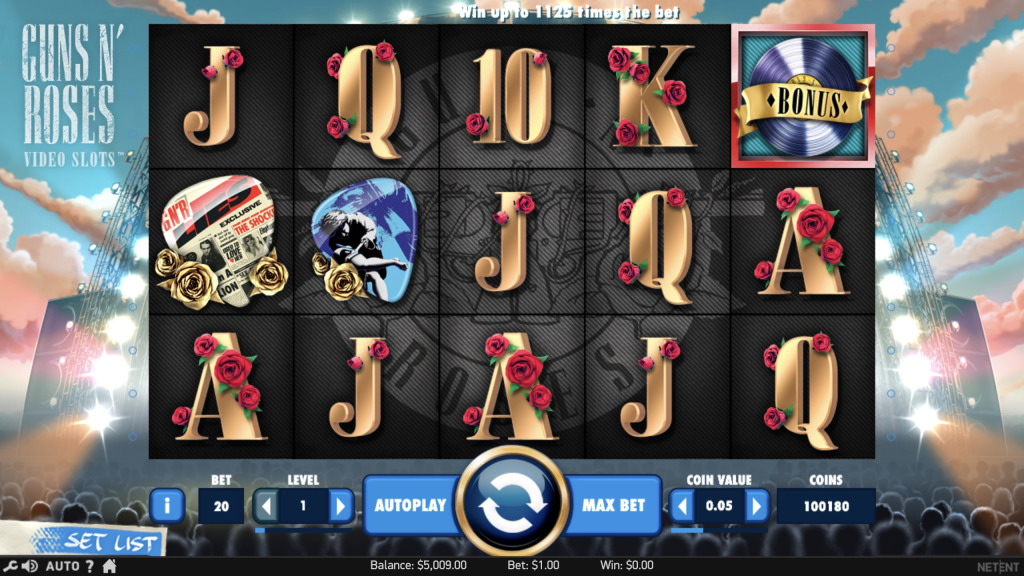1024x576 pixels.
Task: Open the paytable info button
Action: click(166, 506)
